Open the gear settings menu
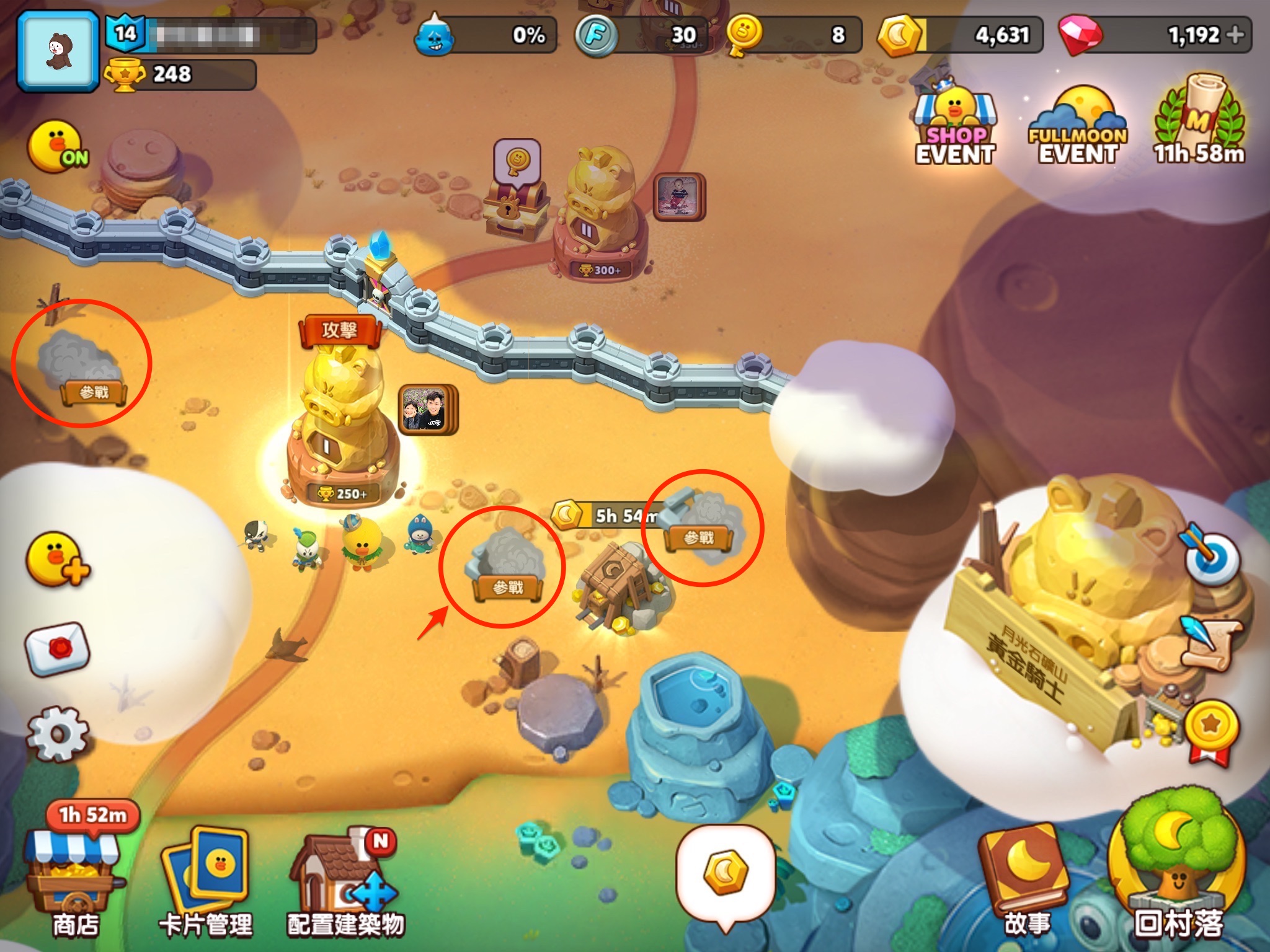 (x=58, y=734)
